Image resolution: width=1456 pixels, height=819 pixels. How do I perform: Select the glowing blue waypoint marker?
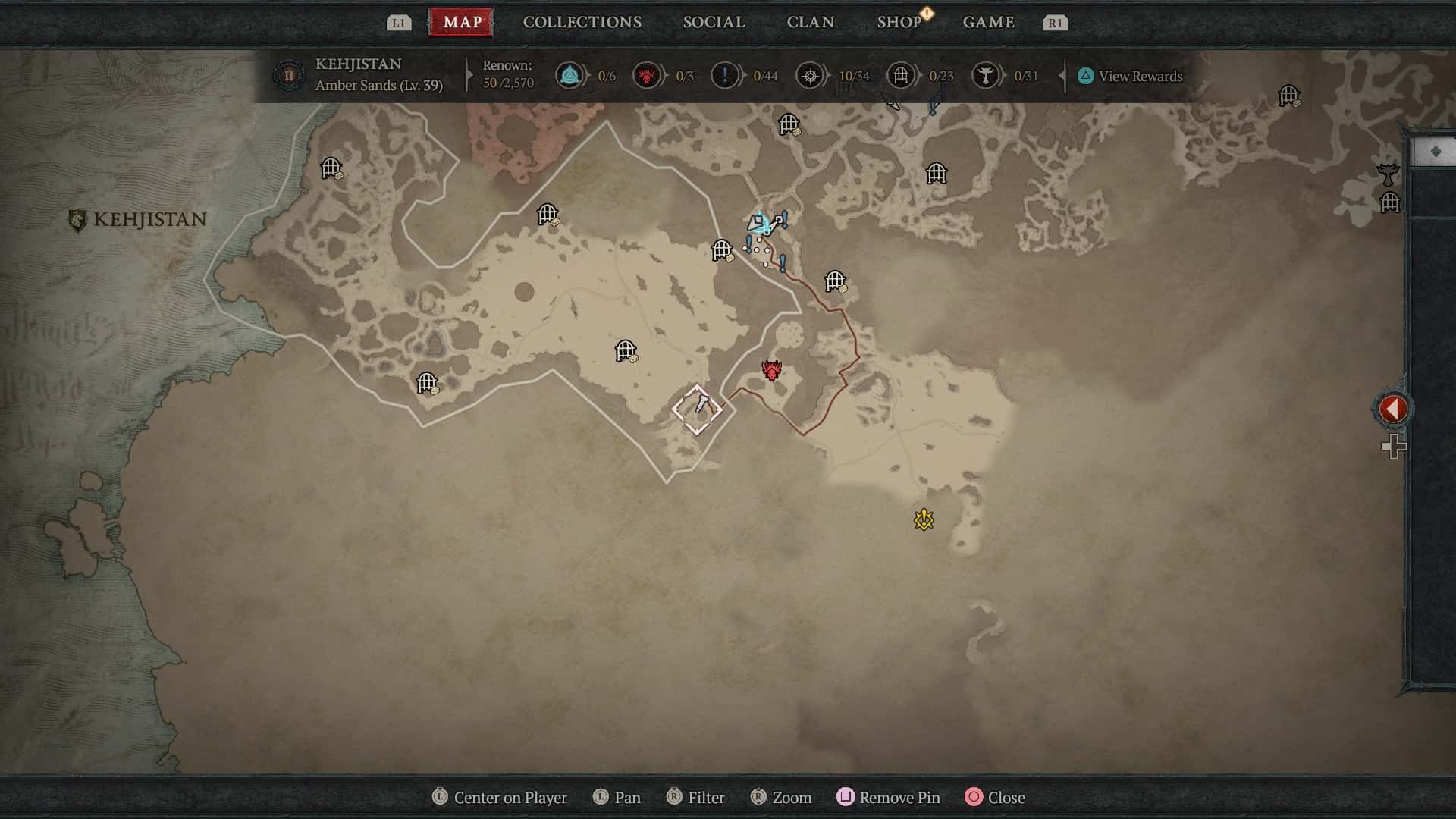(x=759, y=224)
